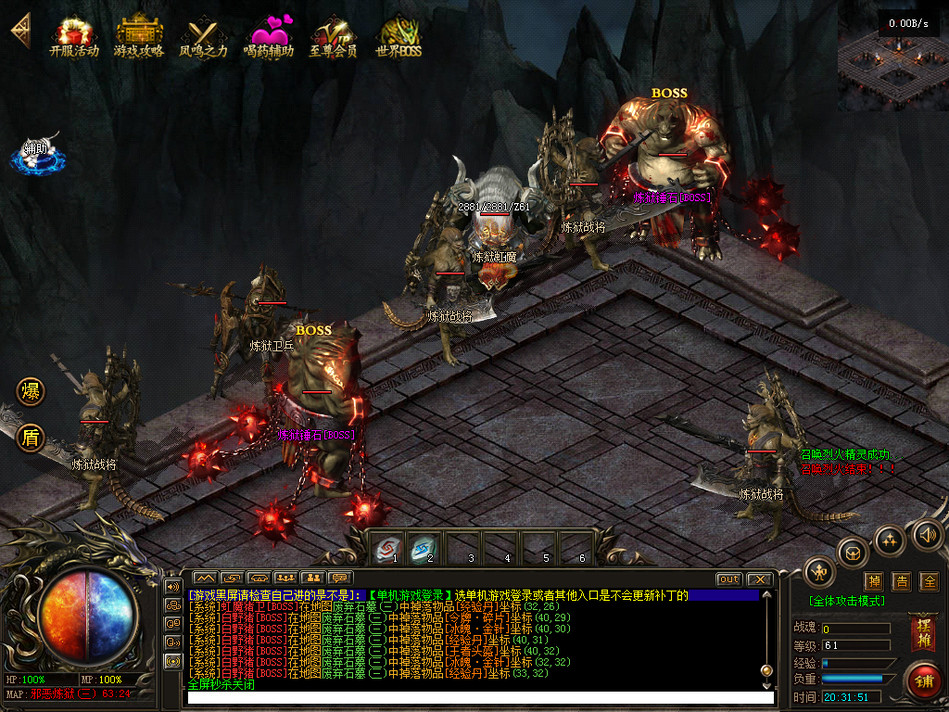Open the 游戏攻略 game guide
Screen dimensions: 949x712
click(x=139, y=35)
